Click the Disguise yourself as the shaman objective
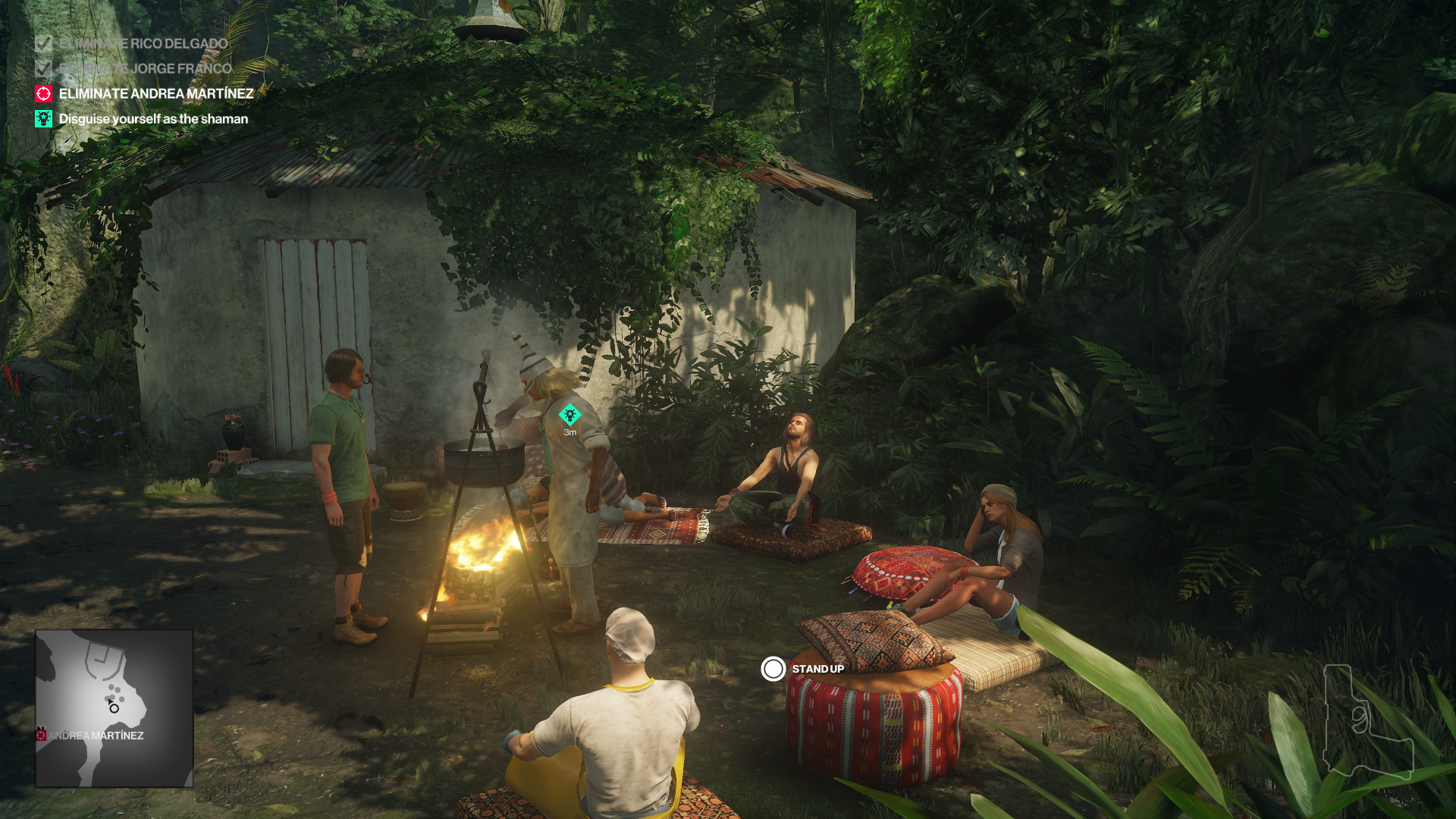Screen dimensions: 1456x819 [153, 119]
